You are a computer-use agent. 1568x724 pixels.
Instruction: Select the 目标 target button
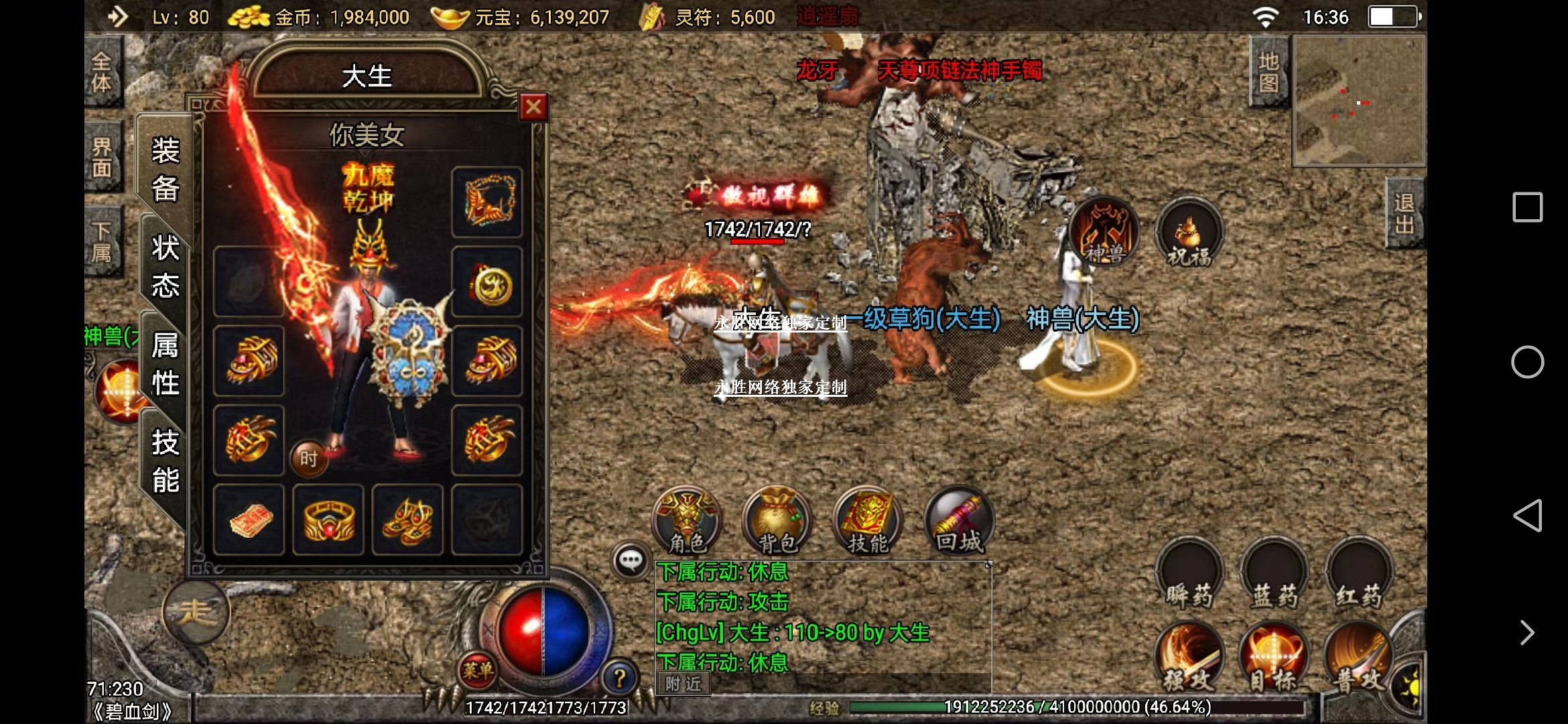1273,658
